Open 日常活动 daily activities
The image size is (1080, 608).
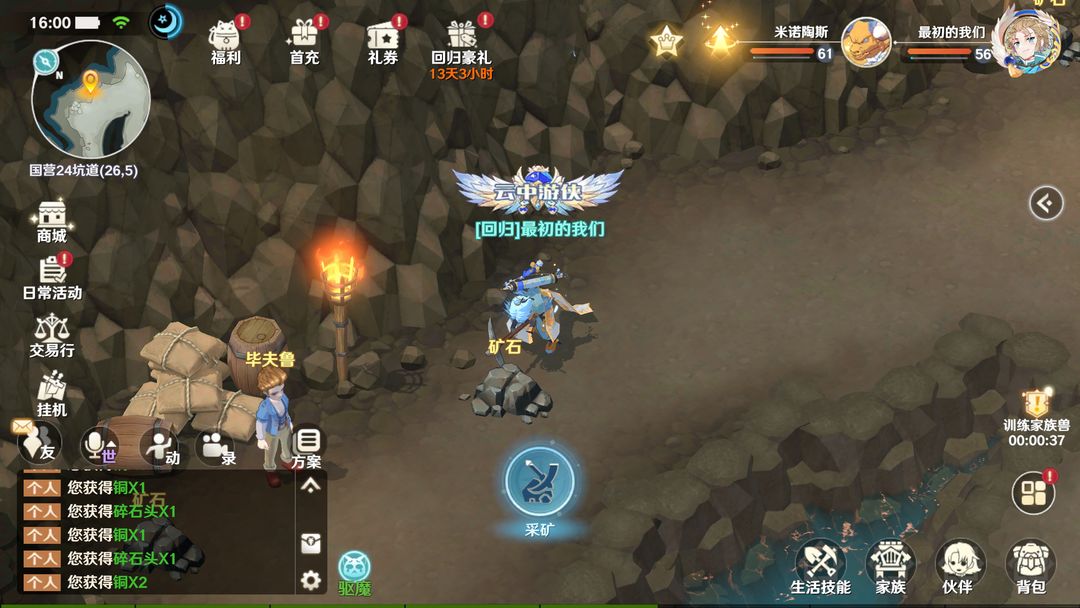[52, 277]
